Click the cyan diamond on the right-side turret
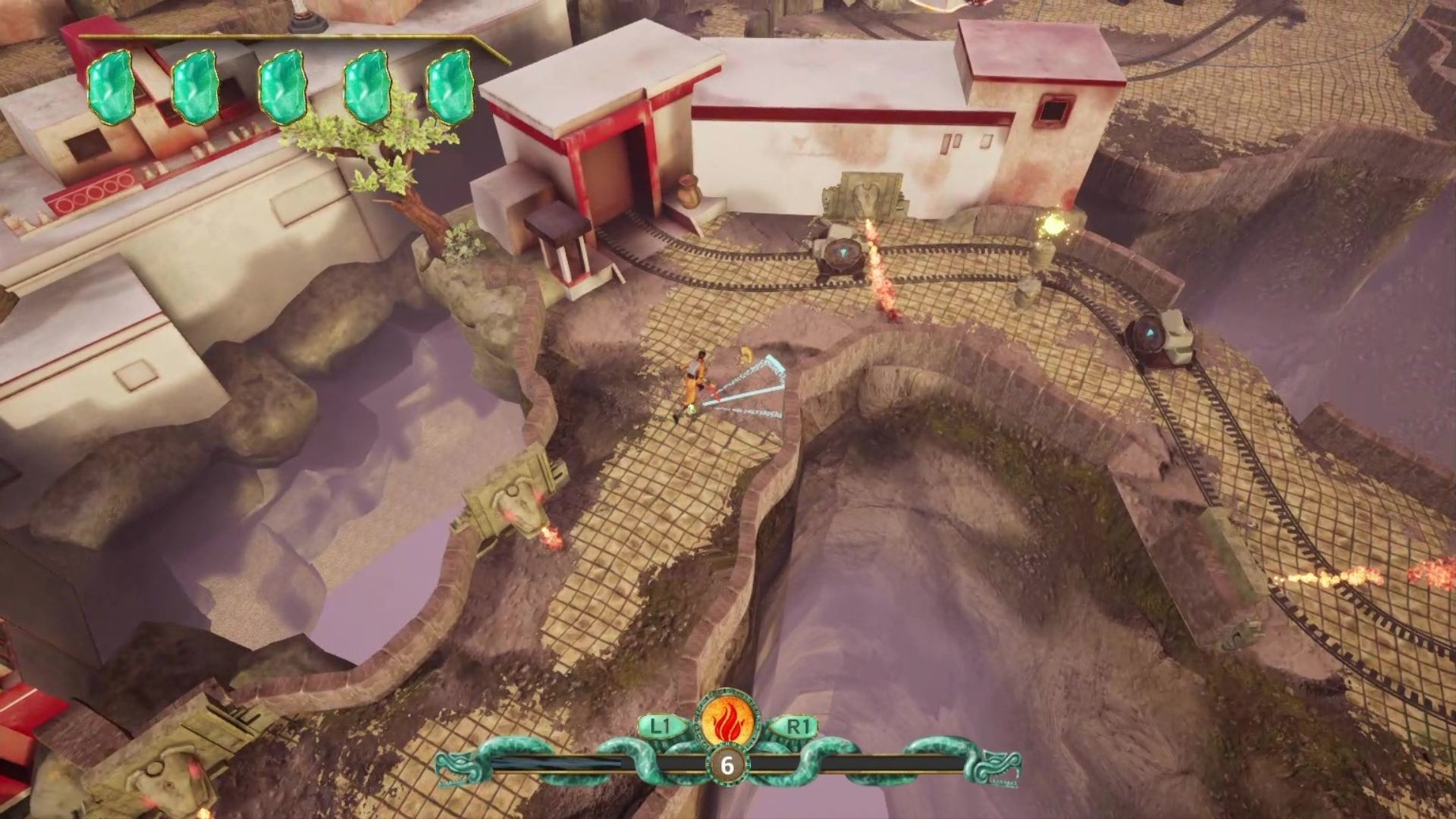1456x819 pixels. (x=1152, y=331)
